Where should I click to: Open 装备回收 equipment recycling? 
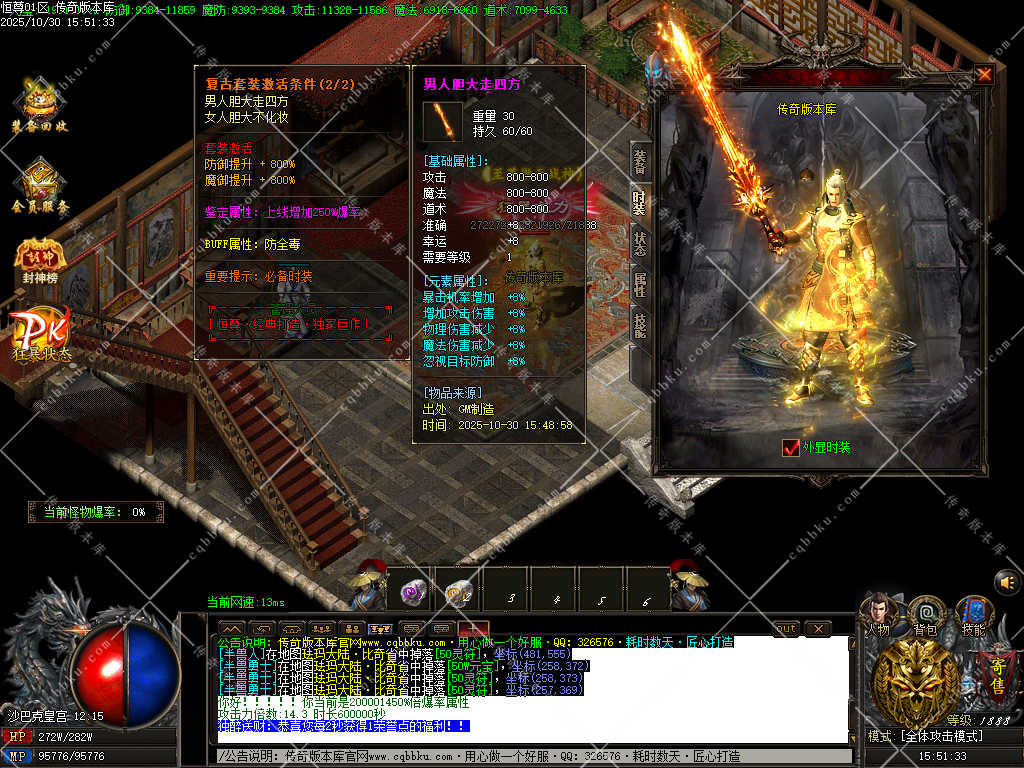40,106
